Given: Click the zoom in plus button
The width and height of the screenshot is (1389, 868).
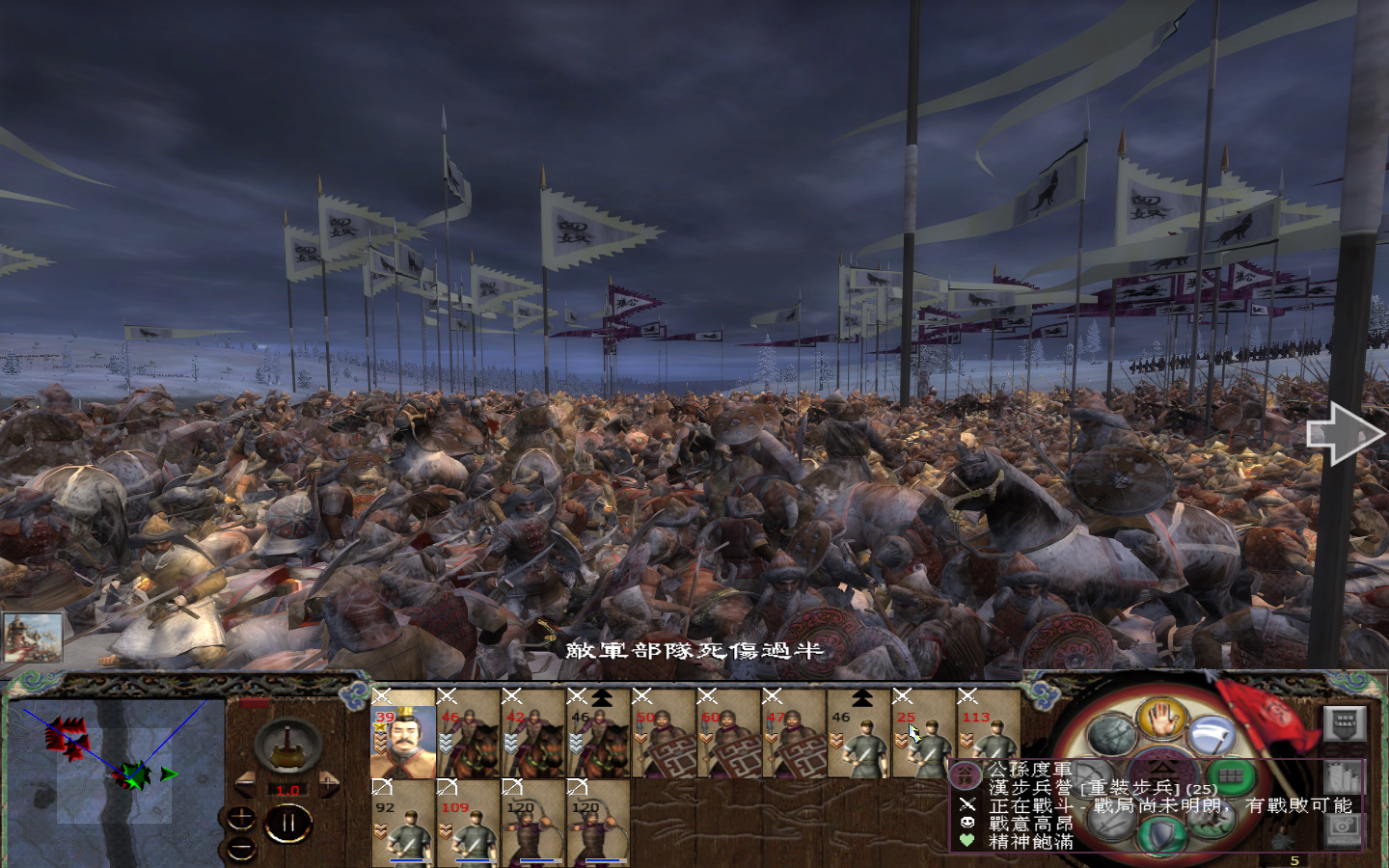Looking at the screenshot, I should [x=241, y=816].
